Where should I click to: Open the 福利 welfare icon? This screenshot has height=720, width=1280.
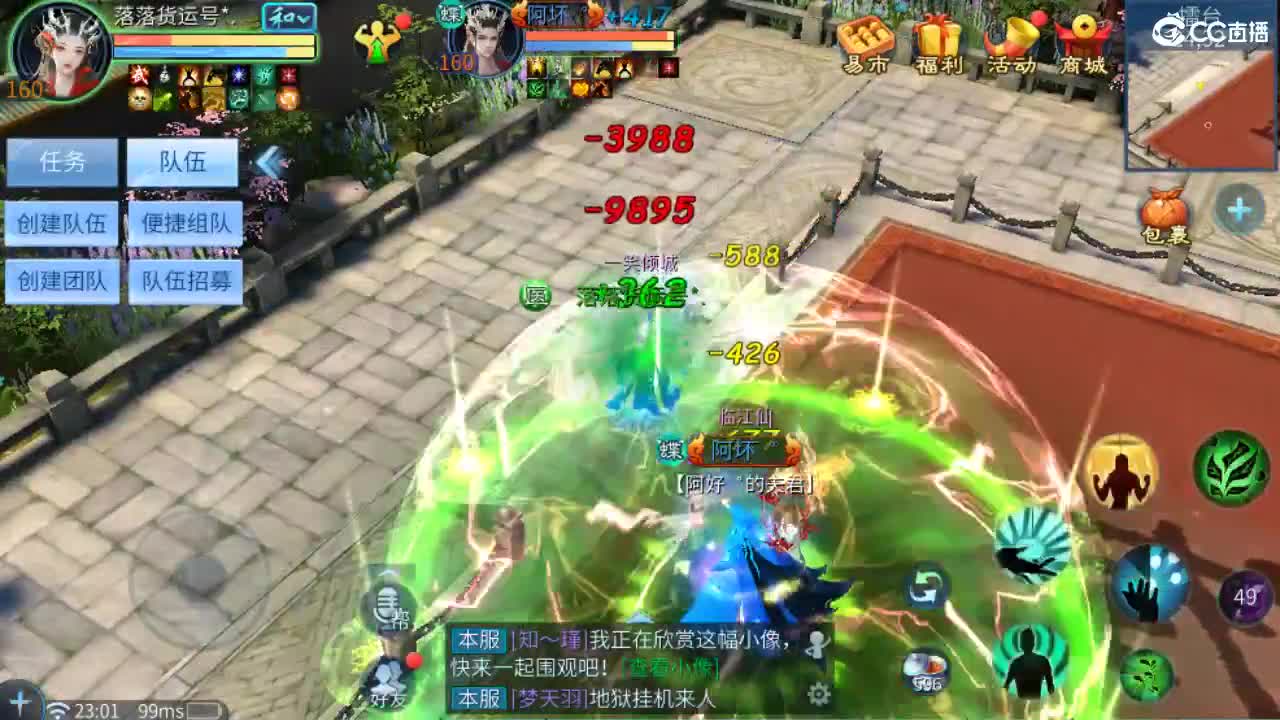[938, 42]
